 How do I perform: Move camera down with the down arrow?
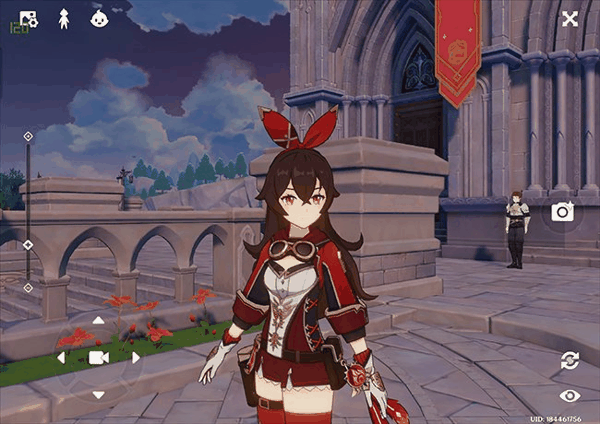(98, 394)
